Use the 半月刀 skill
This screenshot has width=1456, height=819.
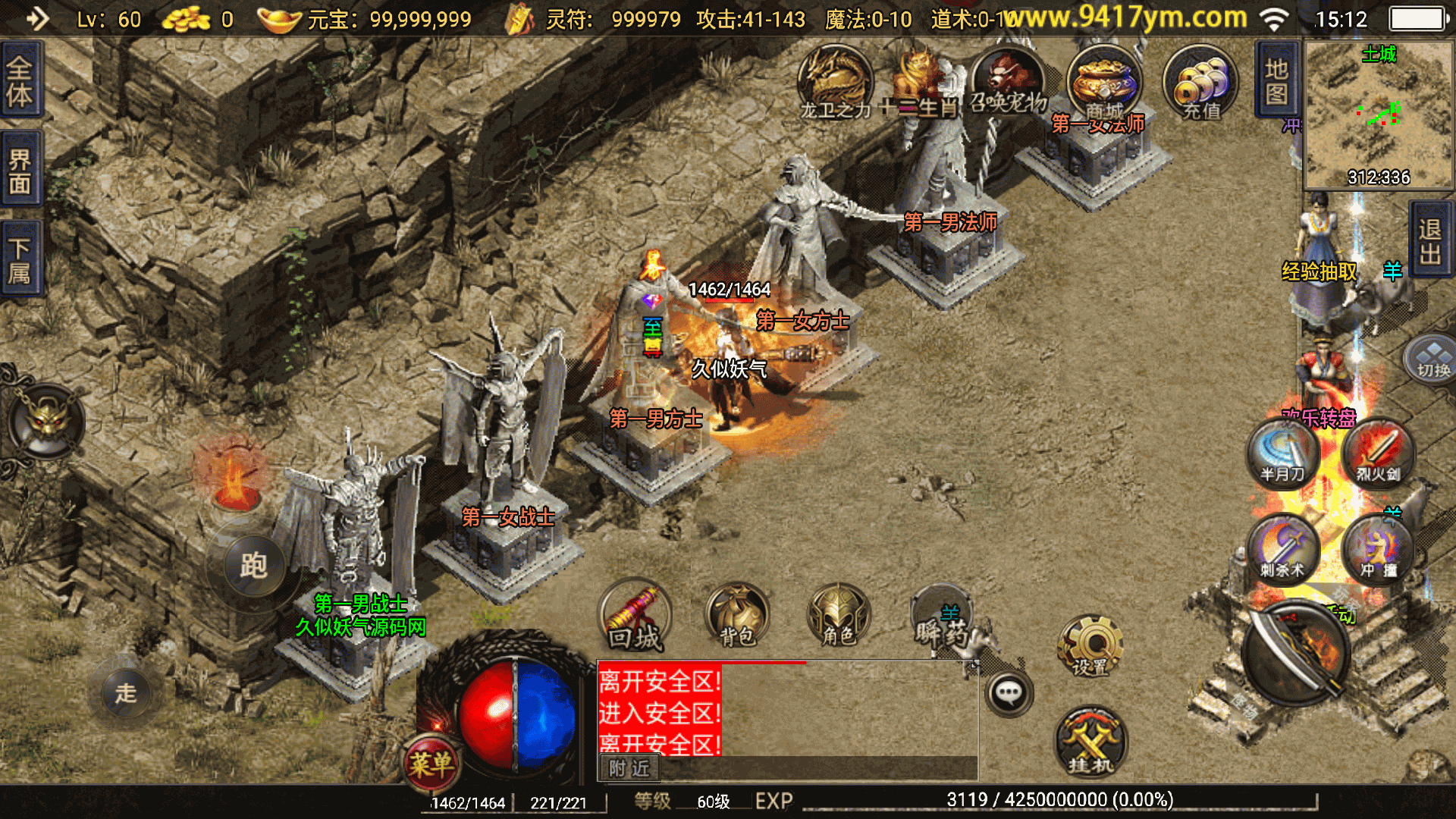pos(1283,453)
